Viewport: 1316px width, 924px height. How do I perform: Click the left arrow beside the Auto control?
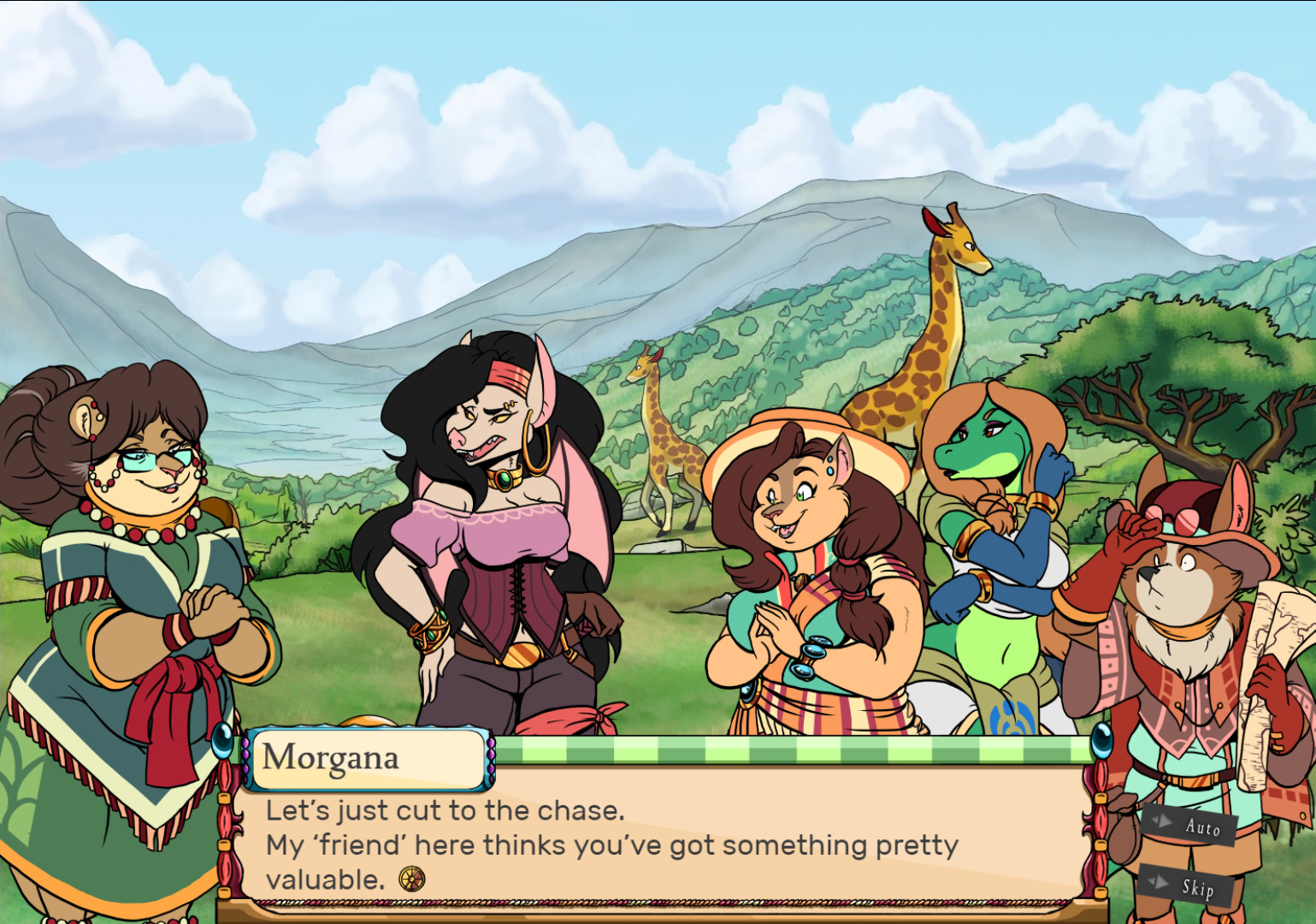point(1153,820)
